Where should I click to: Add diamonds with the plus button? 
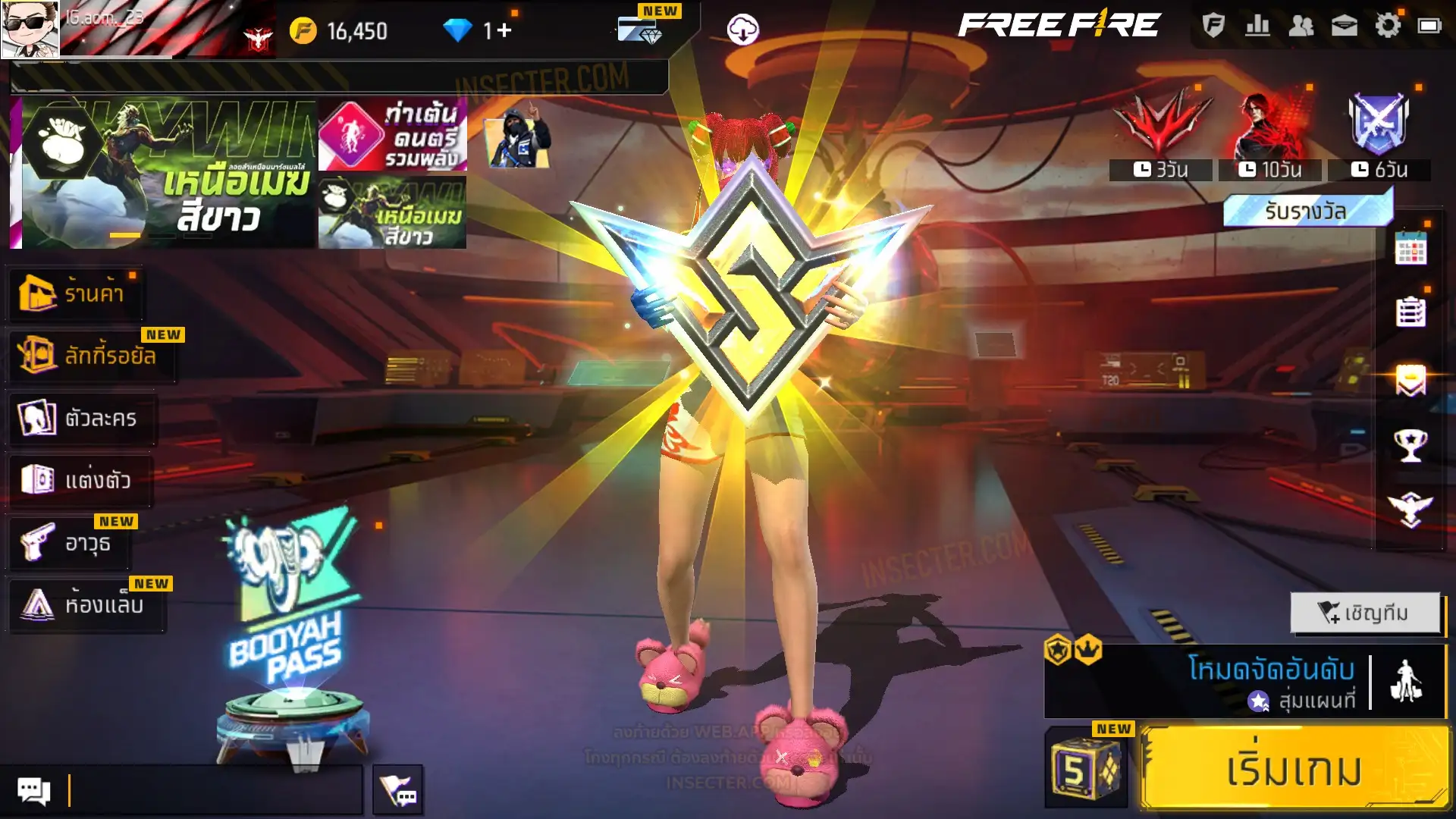[x=504, y=30]
